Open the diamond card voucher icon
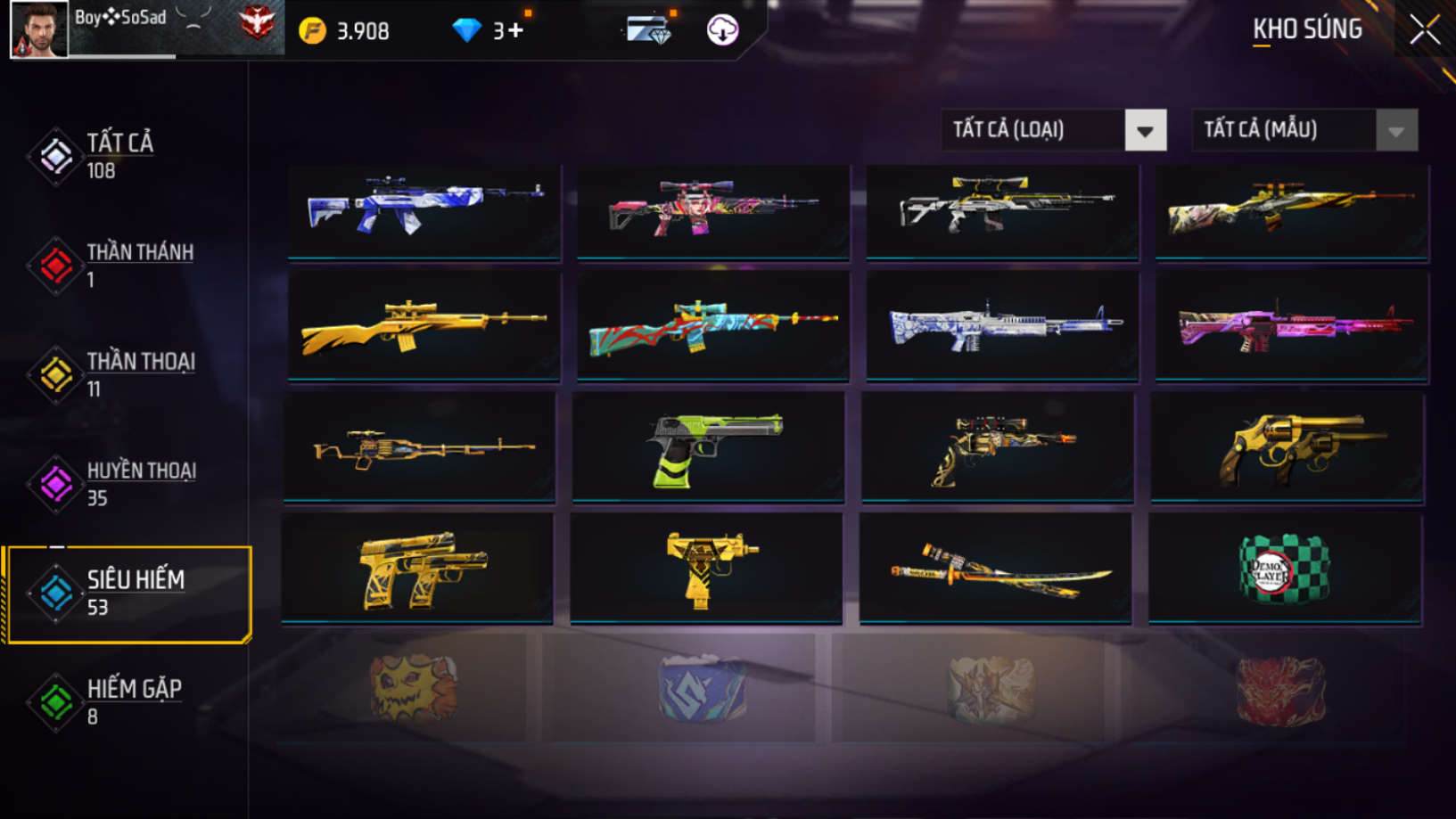1456x819 pixels. (x=648, y=30)
